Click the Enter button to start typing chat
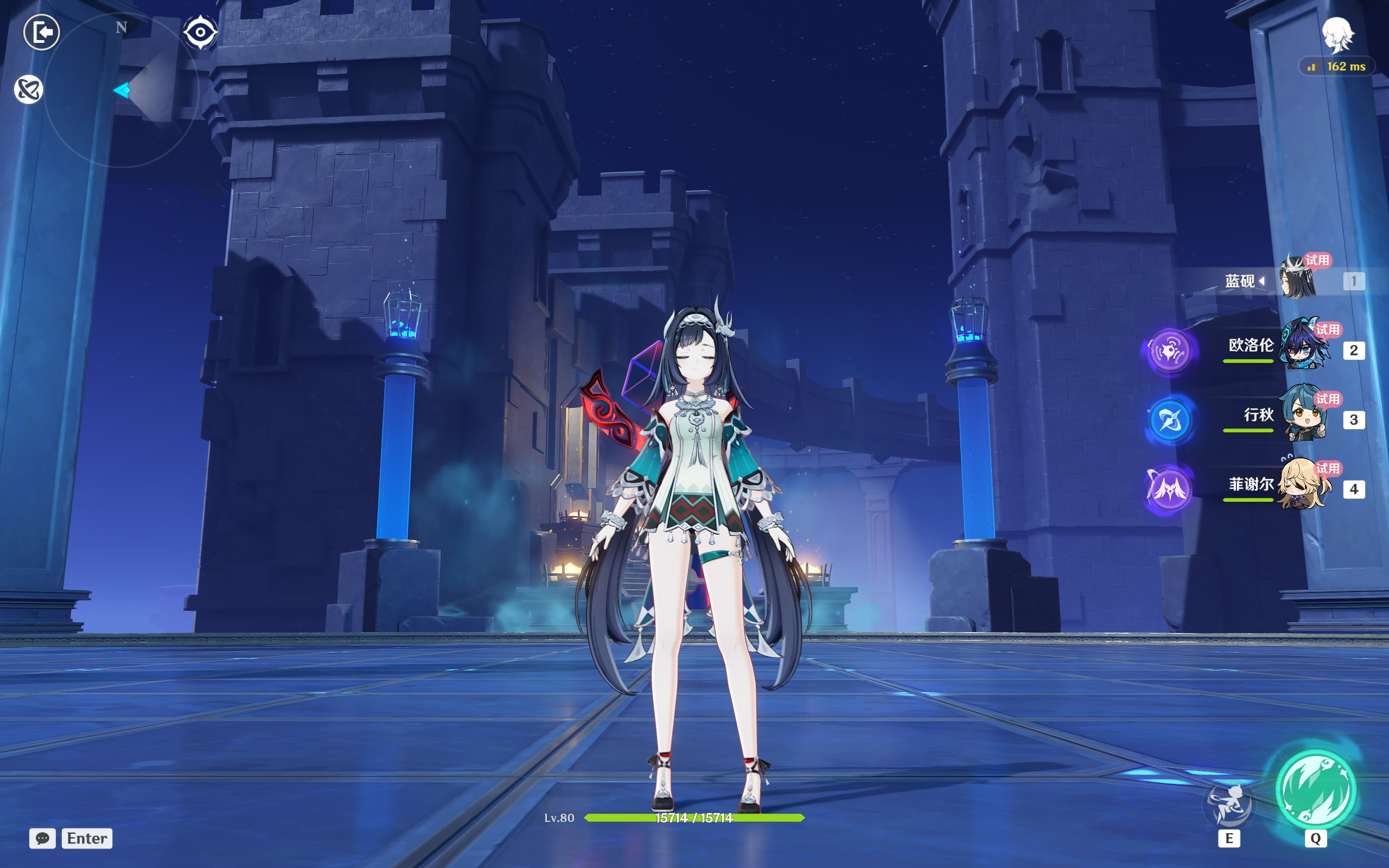 (x=87, y=838)
